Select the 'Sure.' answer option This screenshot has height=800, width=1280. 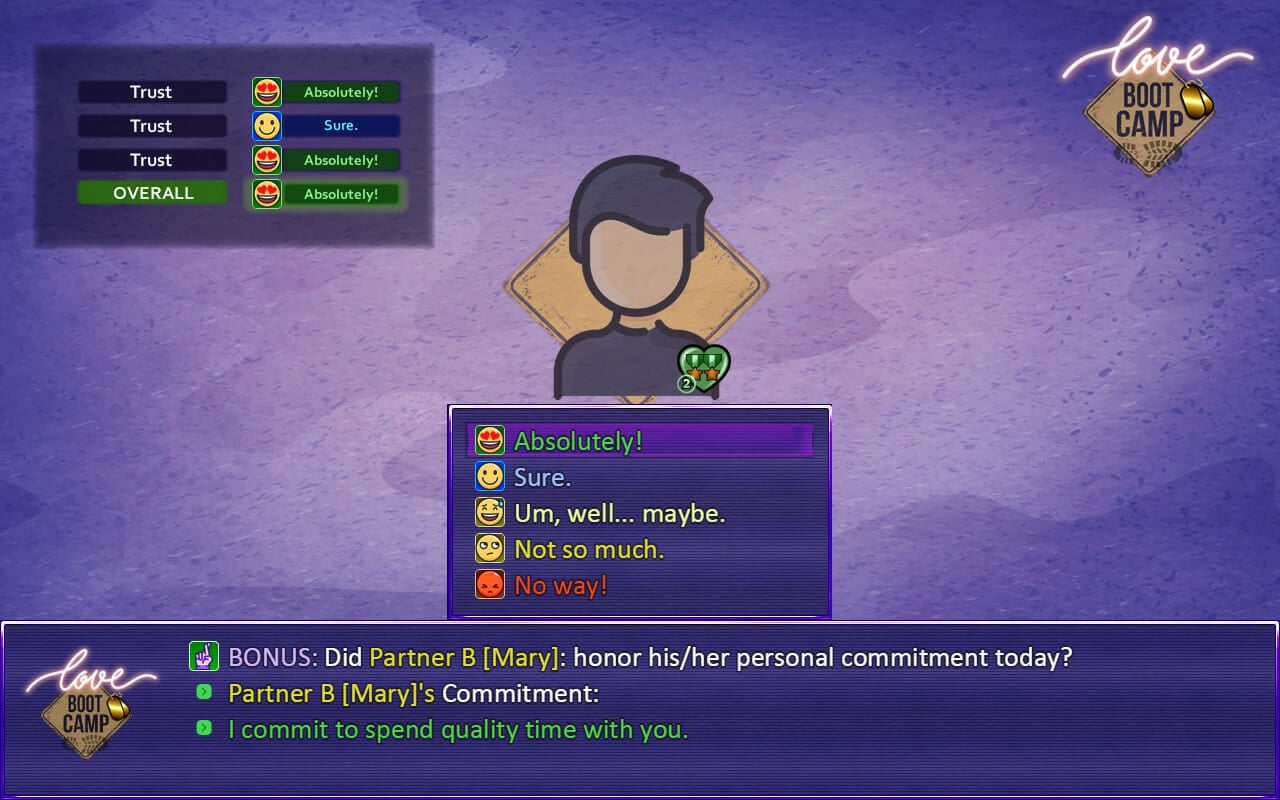click(x=544, y=475)
